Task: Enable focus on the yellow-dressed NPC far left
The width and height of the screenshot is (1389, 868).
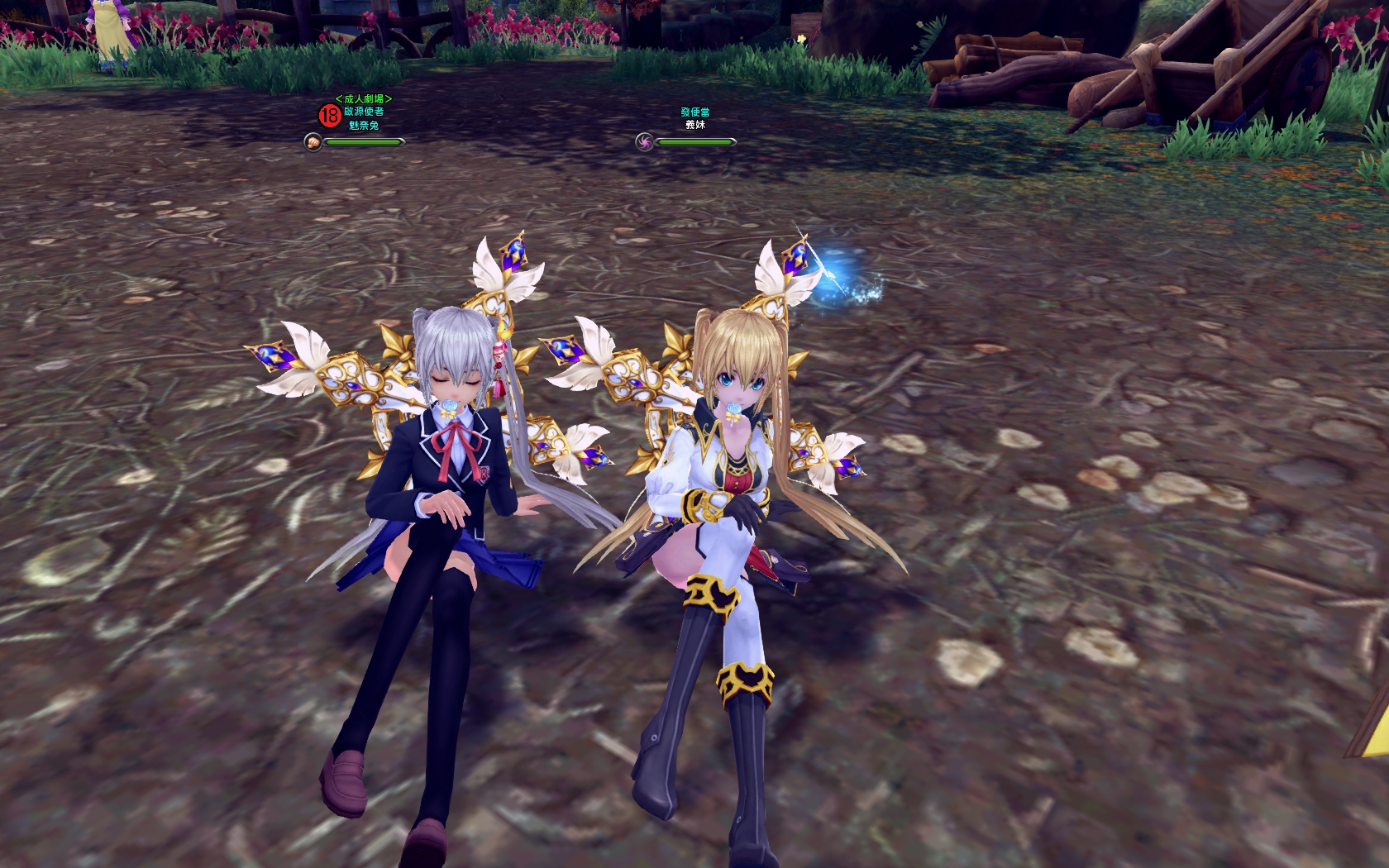Action: click(107, 25)
